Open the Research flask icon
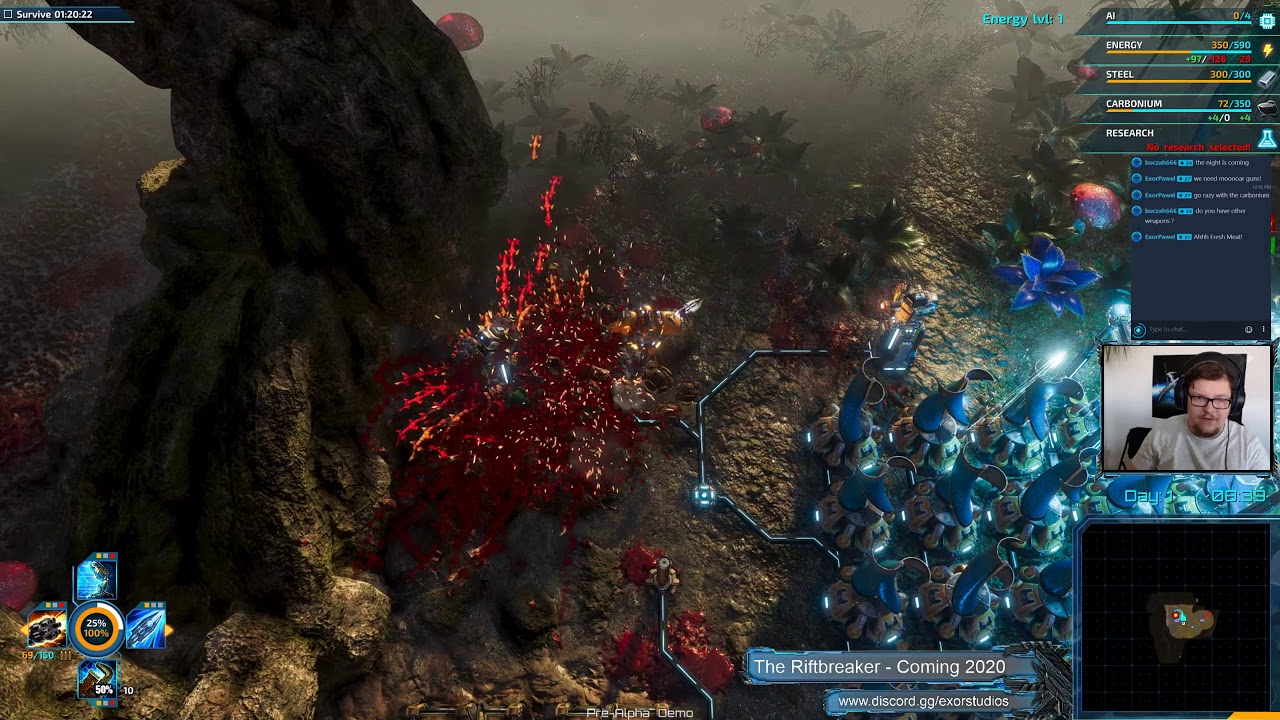 coord(1267,139)
